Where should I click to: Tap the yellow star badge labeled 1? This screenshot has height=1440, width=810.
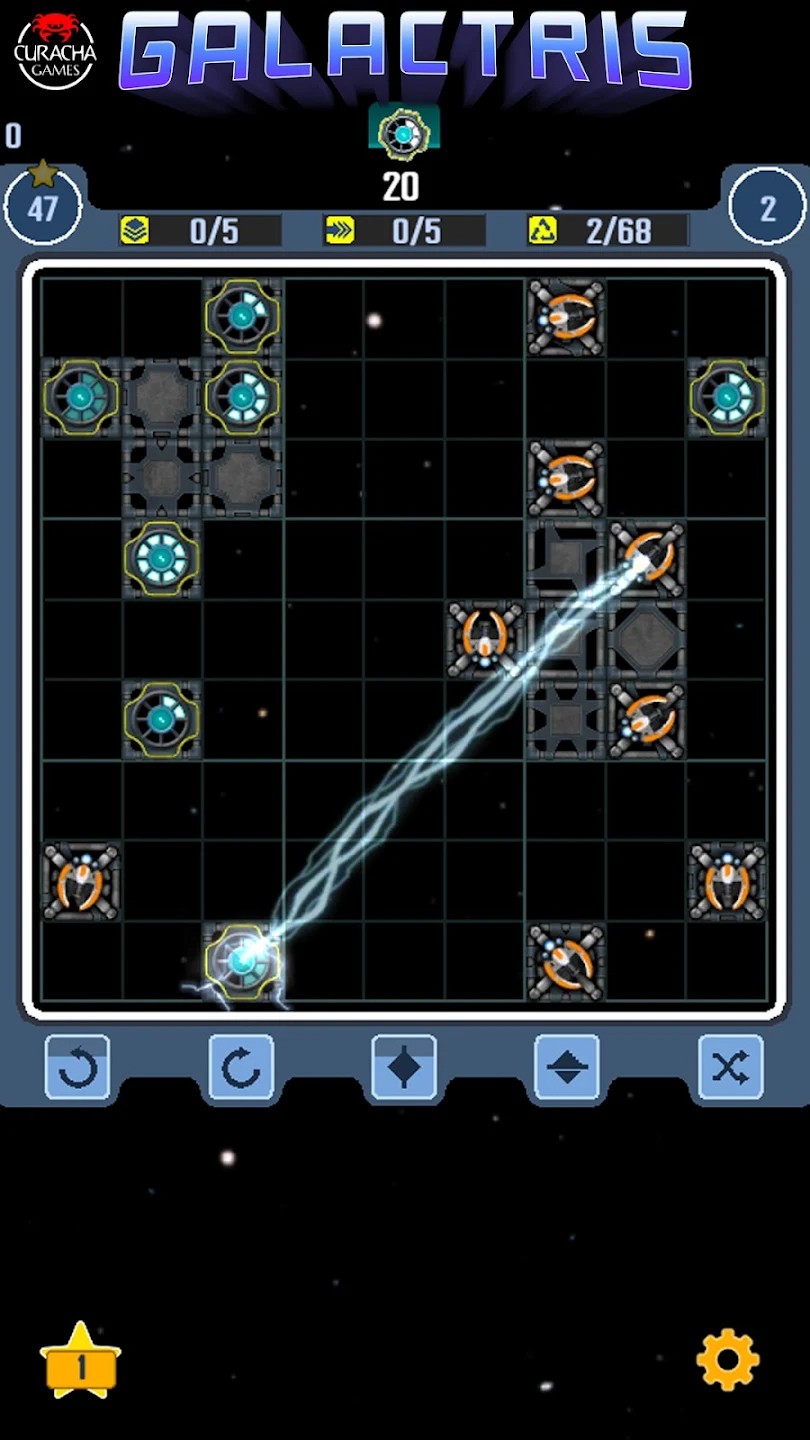pyautogui.click(x=80, y=1361)
